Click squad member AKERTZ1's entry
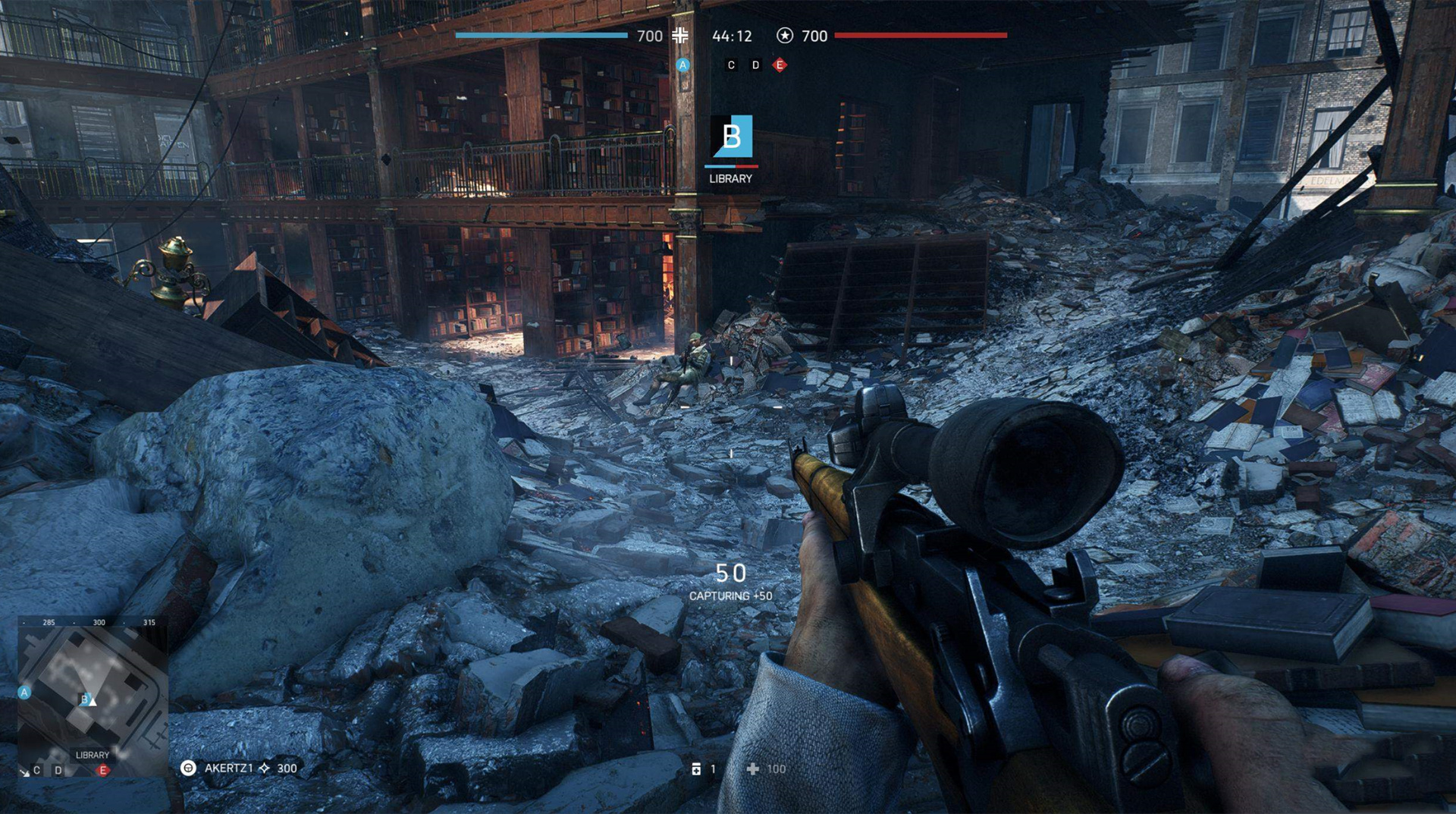Image resolution: width=1456 pixels, height=814 pixels. (228, 768)
